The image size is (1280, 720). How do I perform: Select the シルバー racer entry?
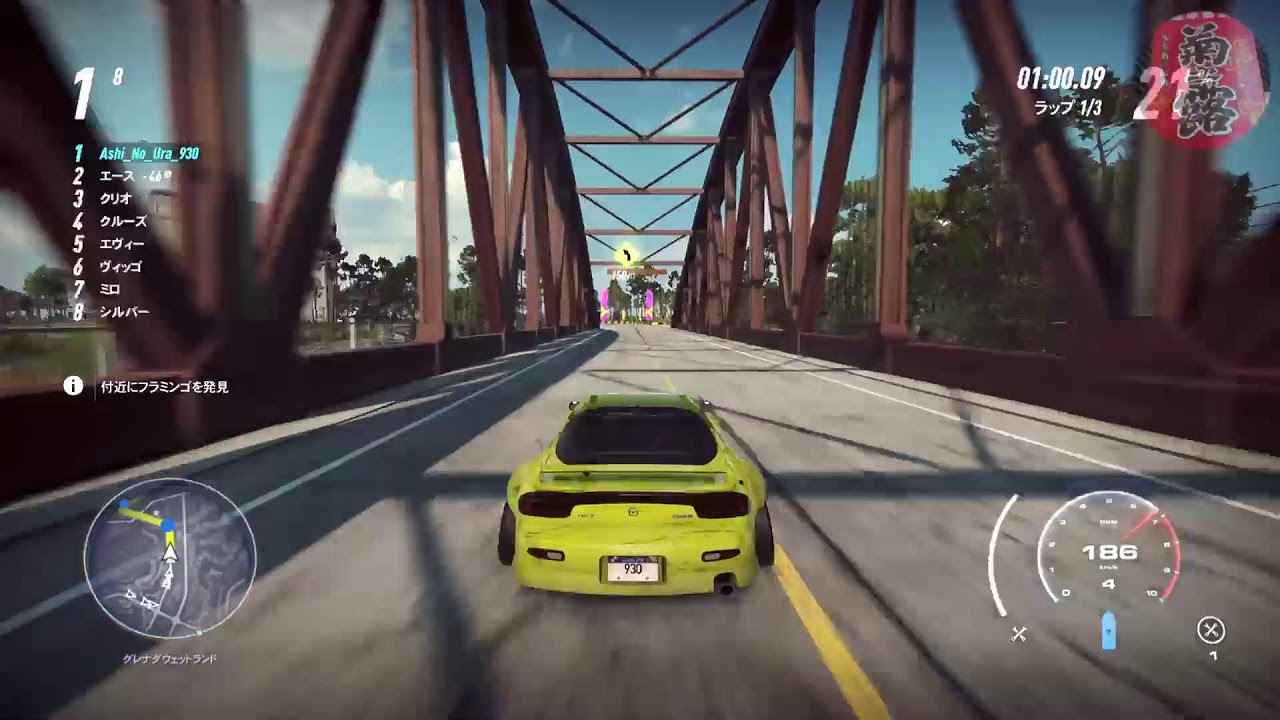pos(124,312)
